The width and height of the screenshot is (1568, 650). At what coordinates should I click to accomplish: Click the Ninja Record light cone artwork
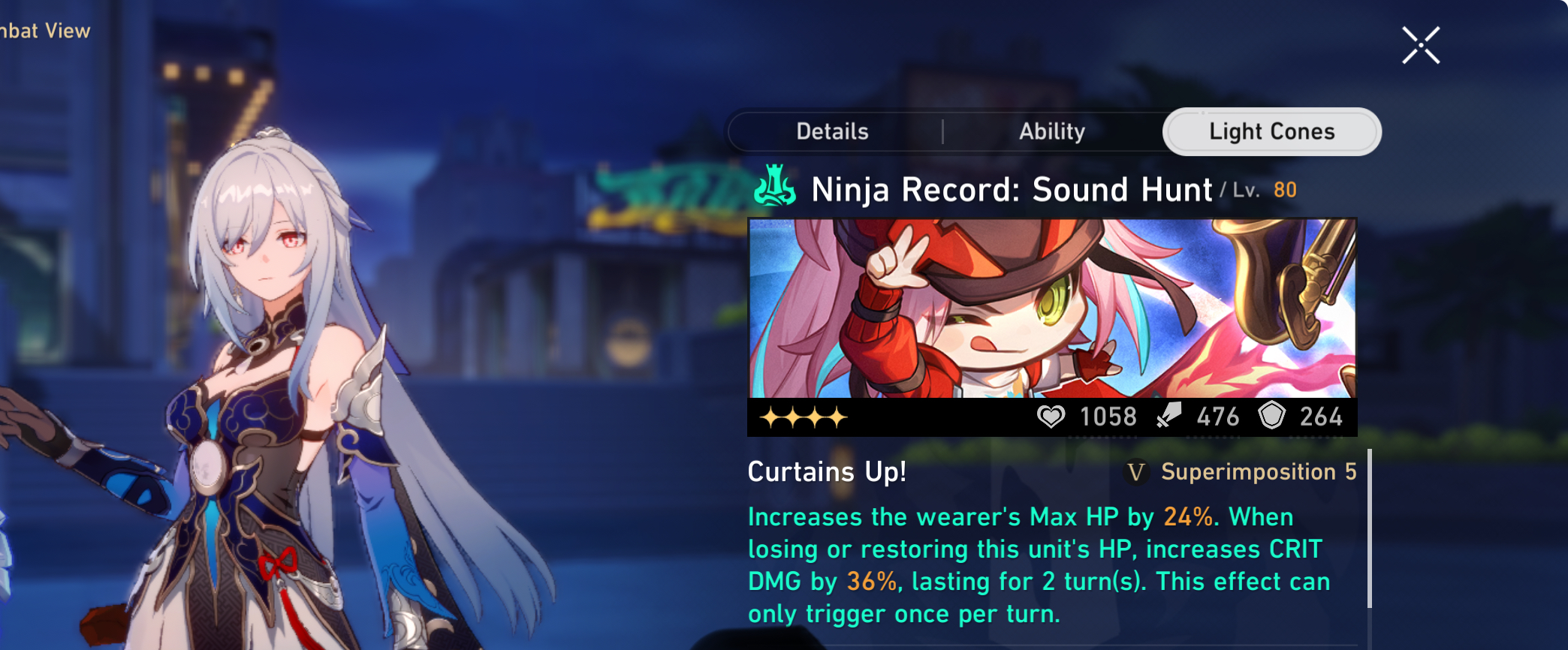[1051, 308]
